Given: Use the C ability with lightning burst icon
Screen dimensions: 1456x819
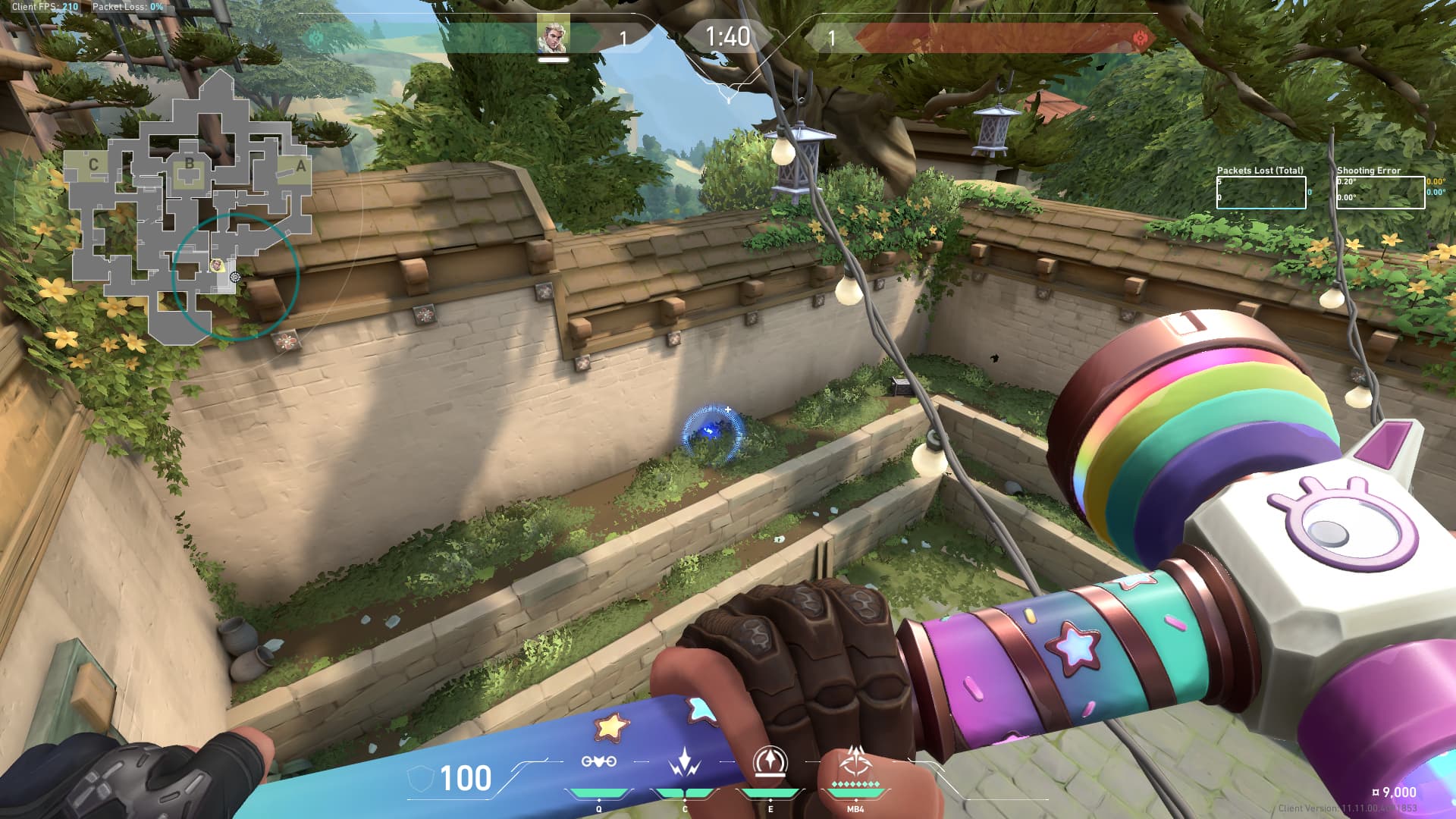Looking at the screenshot, I should [x=684, y=761].
